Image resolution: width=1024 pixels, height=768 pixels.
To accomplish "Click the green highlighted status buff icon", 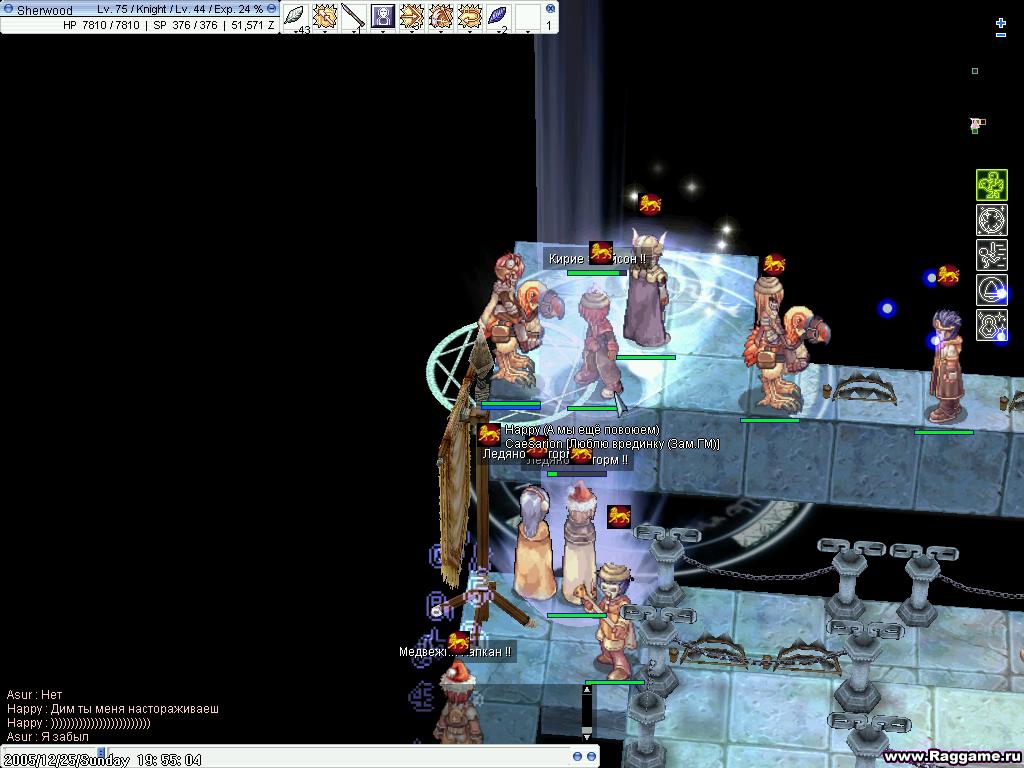I will coord(991,185).
